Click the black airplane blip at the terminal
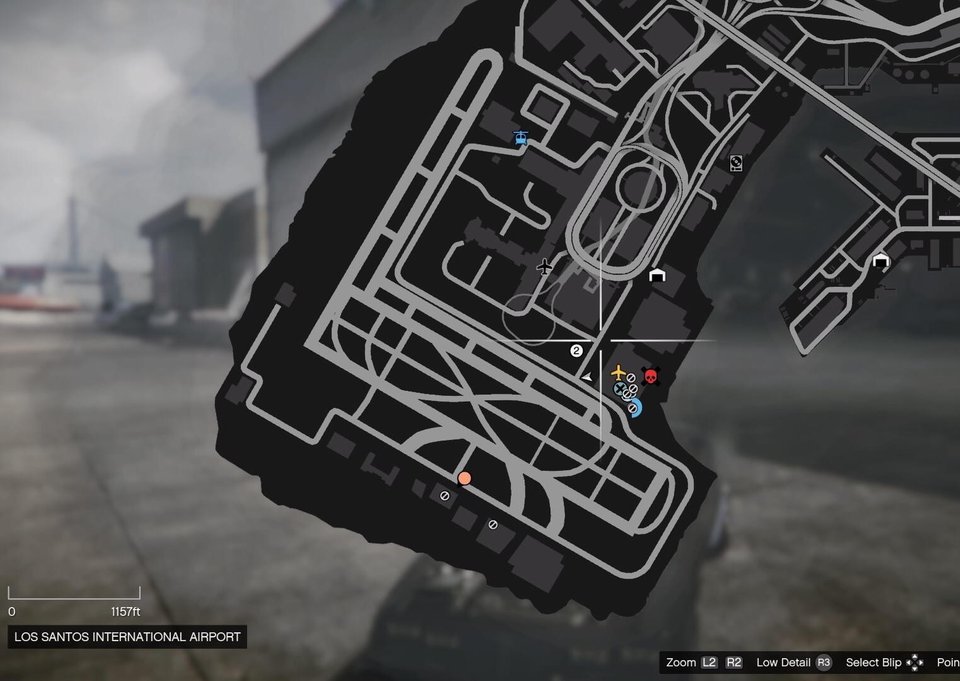Screen dimensions: 960x681 [x=544, y=266]
